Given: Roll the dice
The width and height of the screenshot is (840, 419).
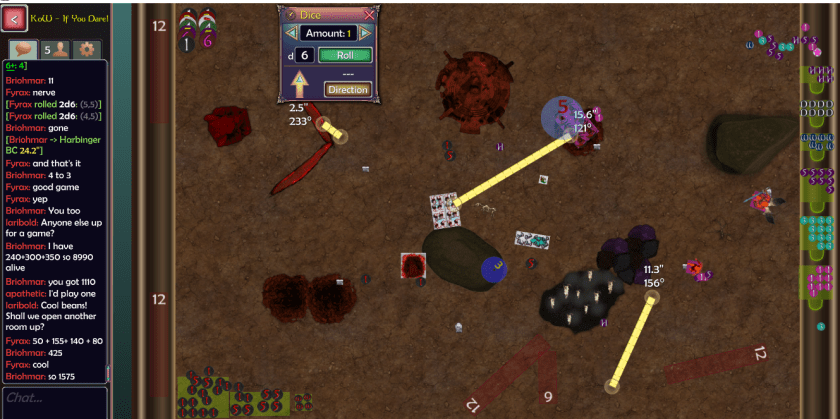Looking at the screenshot, I should coord(345,55).
